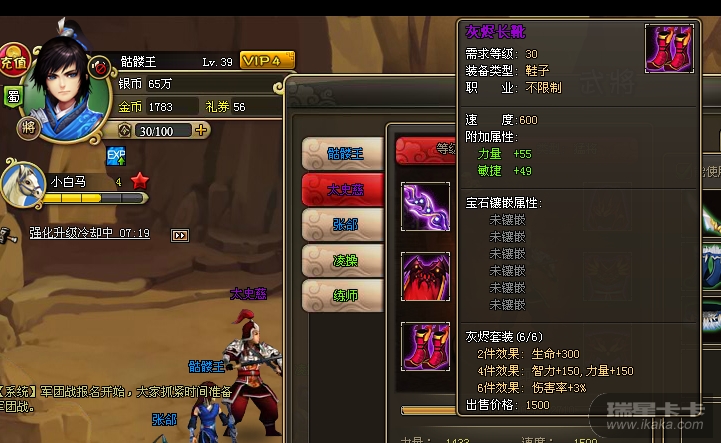Select the red boots equipment slot
Viewport: 721px width, 443px height.
pos(426,347)
